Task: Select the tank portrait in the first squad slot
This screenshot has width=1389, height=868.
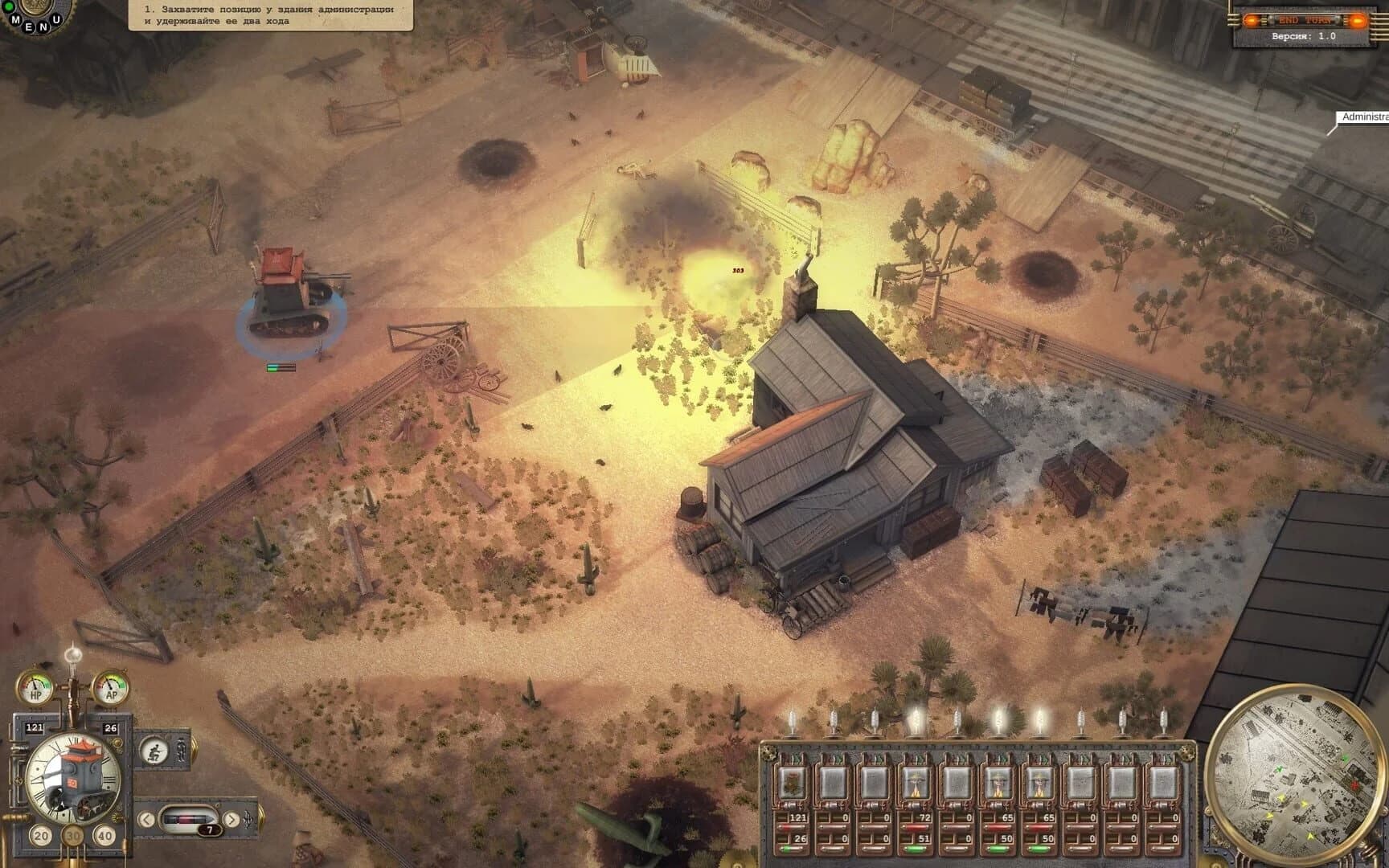Action: tap(792, 784)
